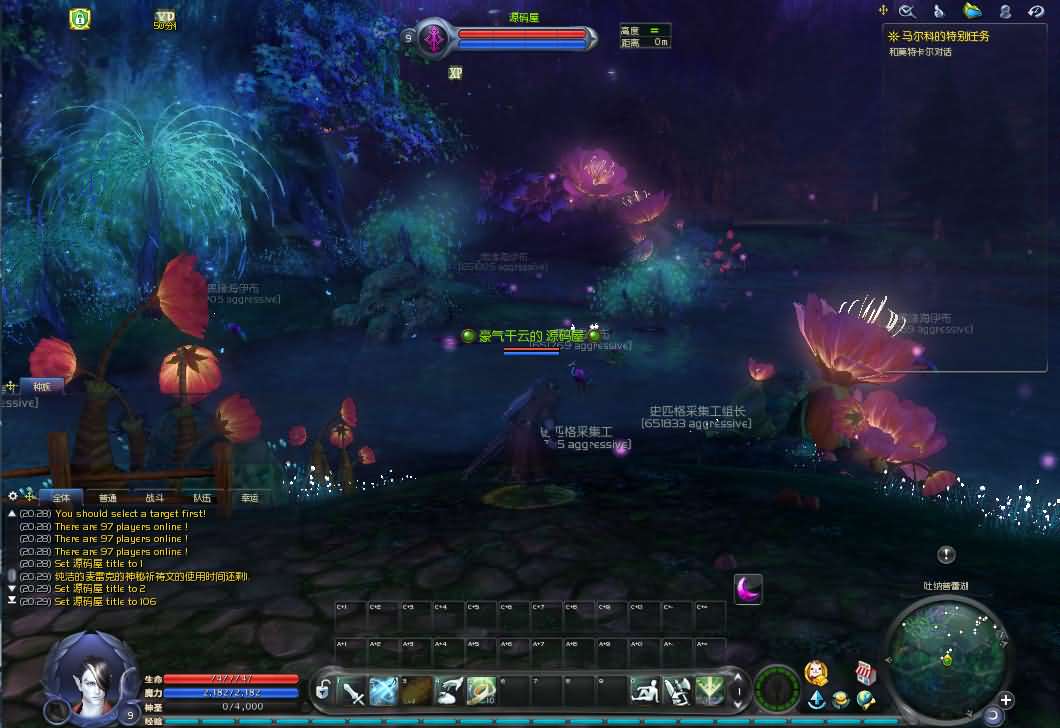The width and height of the screenshot is (1060, 728).
Task: Click the purple crescent moon buff icon
Action: [748, 588]
